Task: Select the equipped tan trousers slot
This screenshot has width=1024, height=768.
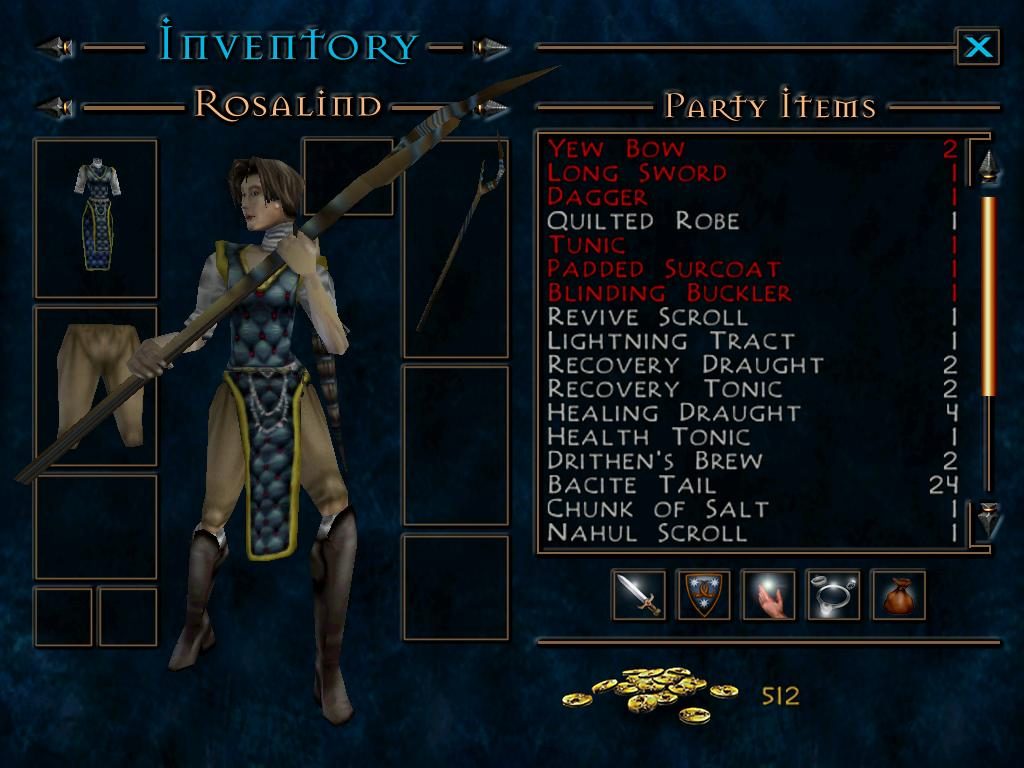Action: [96, 386]
